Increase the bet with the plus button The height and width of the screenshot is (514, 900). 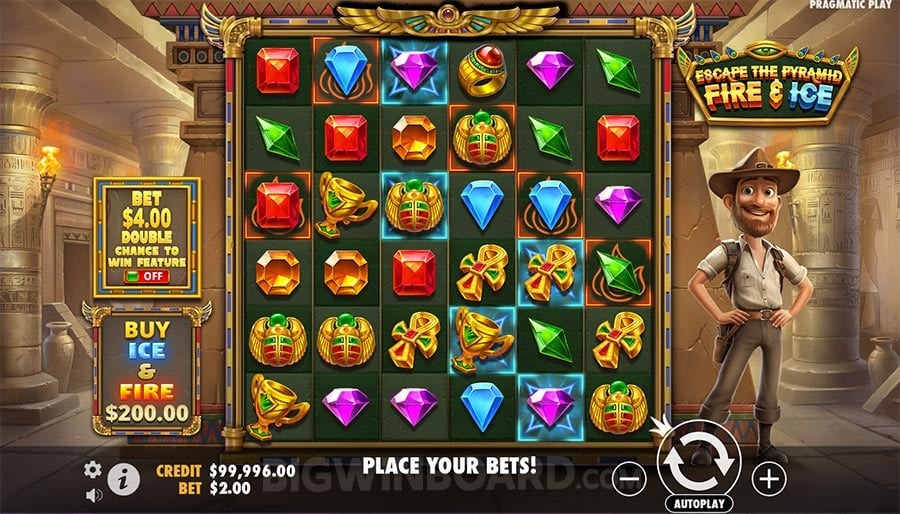click(x=768, y=479)
